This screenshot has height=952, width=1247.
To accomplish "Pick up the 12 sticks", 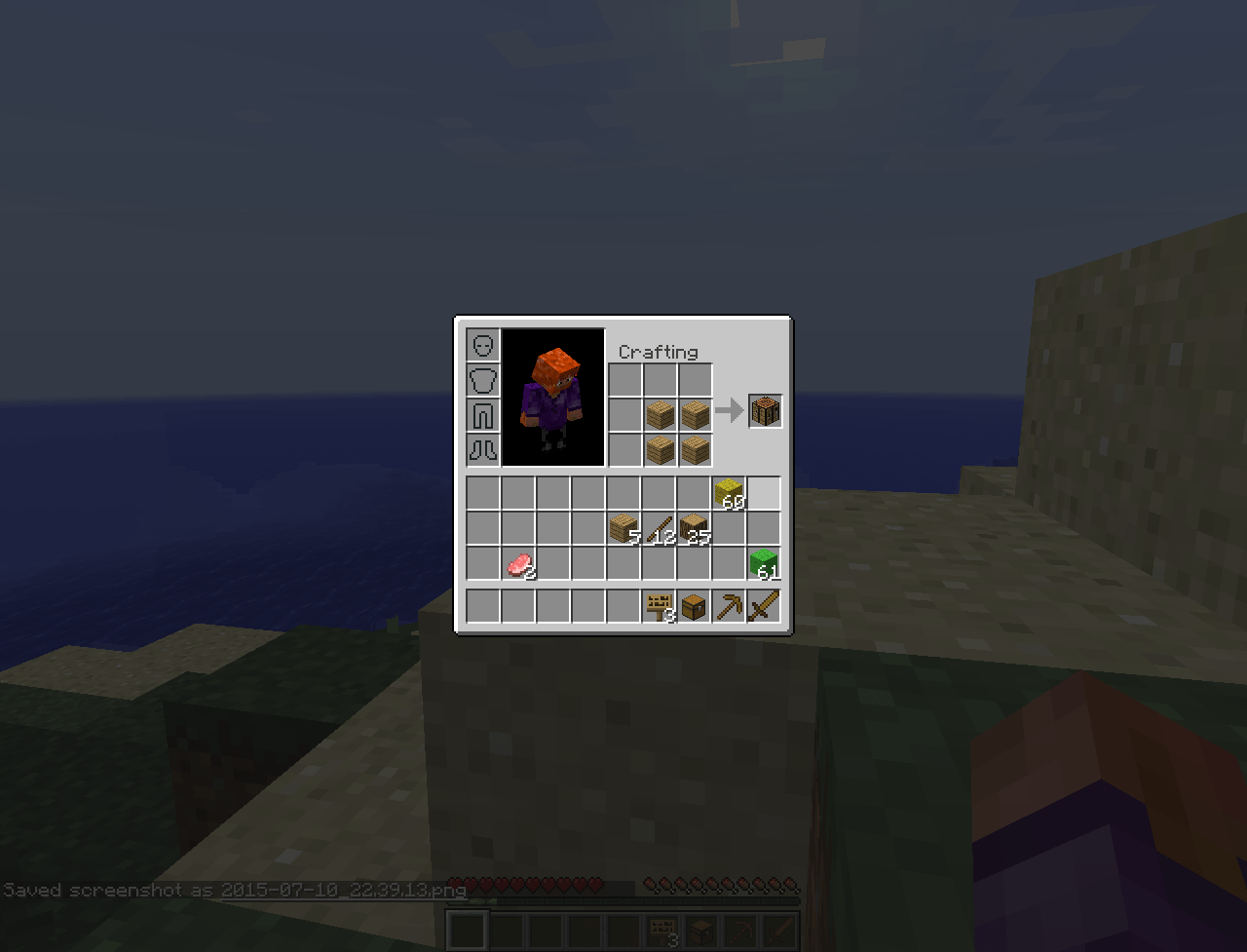I will pos(660,527).
